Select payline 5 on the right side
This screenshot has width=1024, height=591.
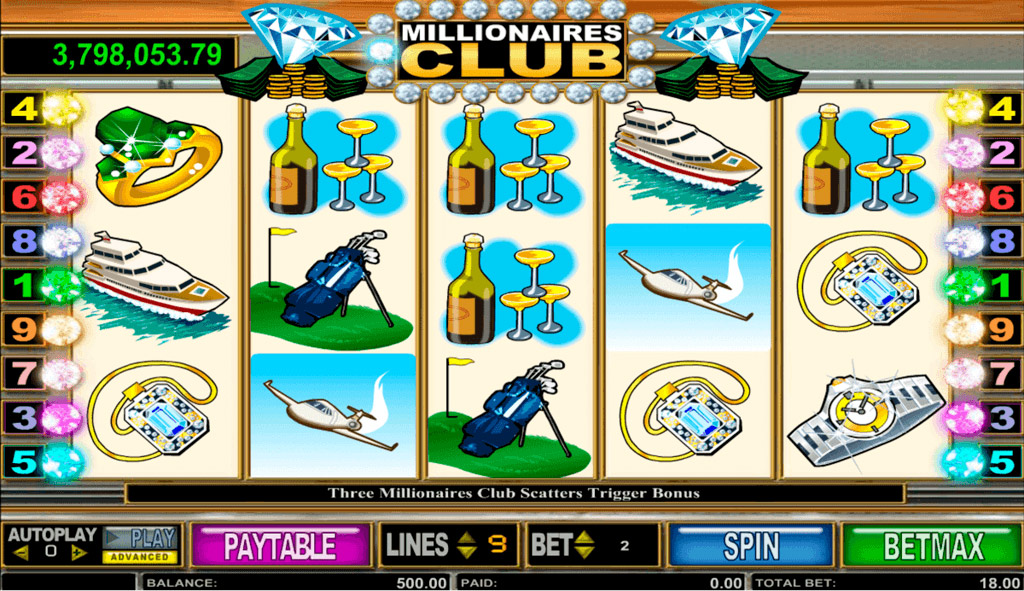tap(998, 461)
